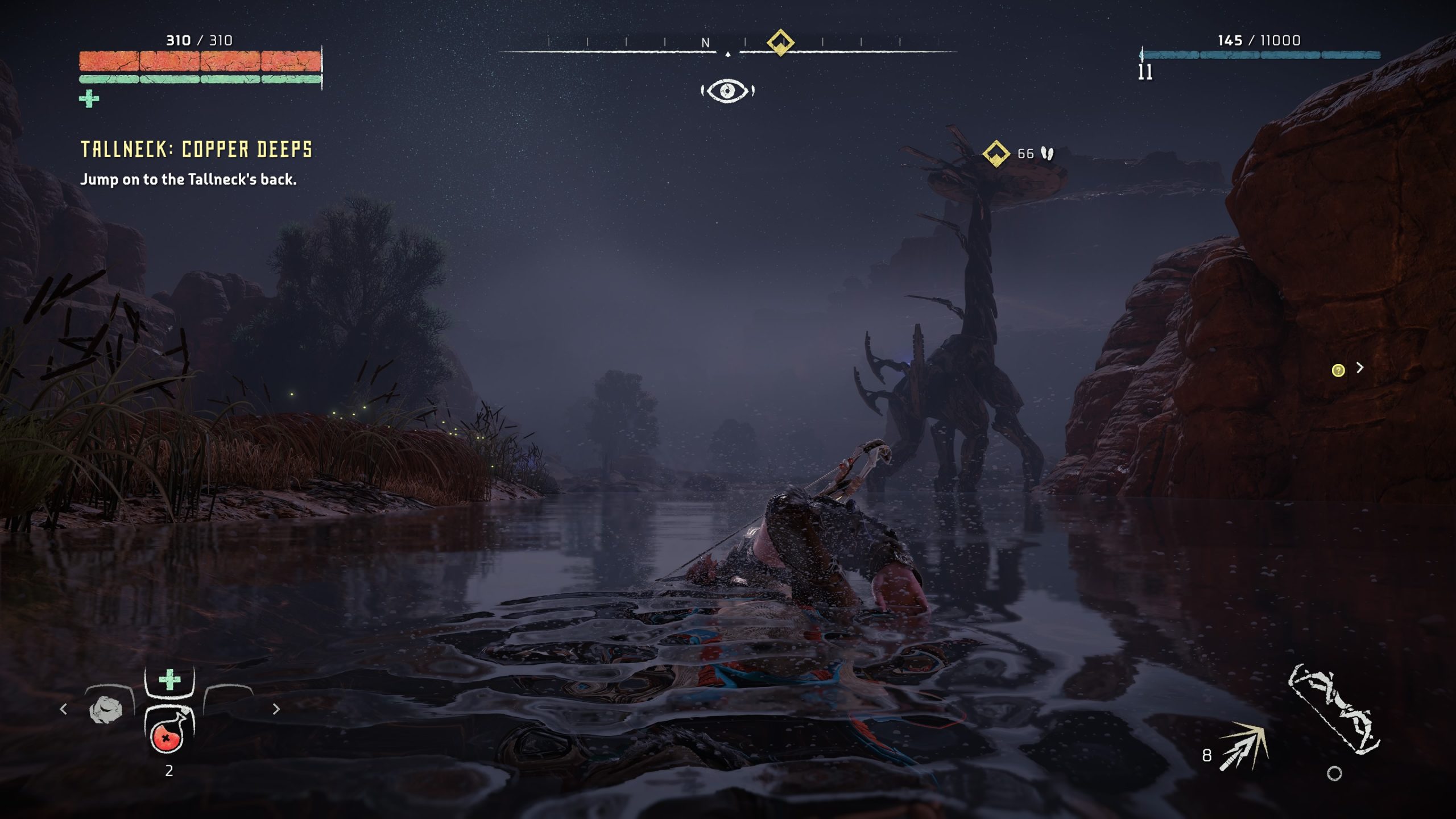Cycle the tool selector to the right
Viewport: 1456px width, 819px height.
(276, 709)
